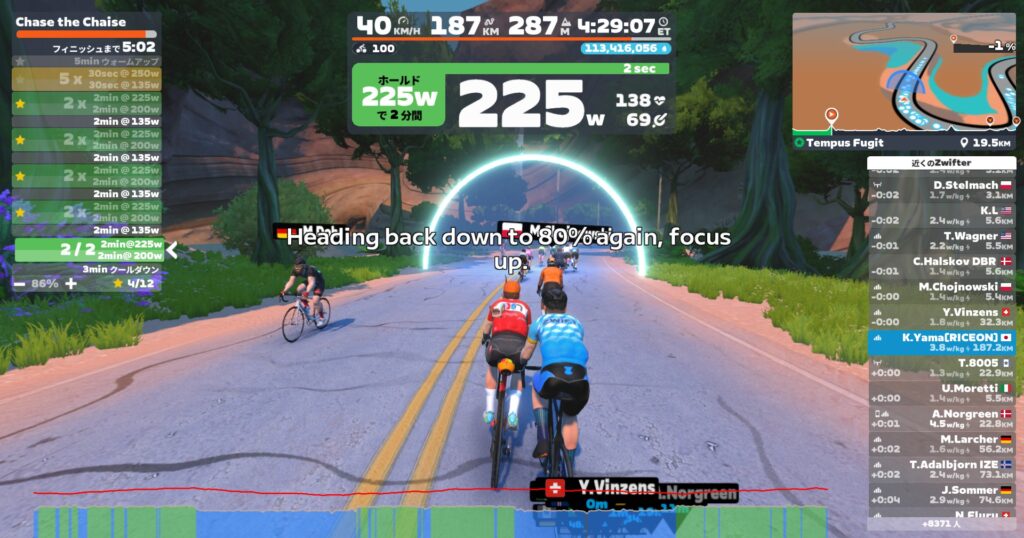Image resolution: width=1024 pixels, height=538 pixels.
Task: Show the +8371 additional riders
Action: (x=941, y=523)
